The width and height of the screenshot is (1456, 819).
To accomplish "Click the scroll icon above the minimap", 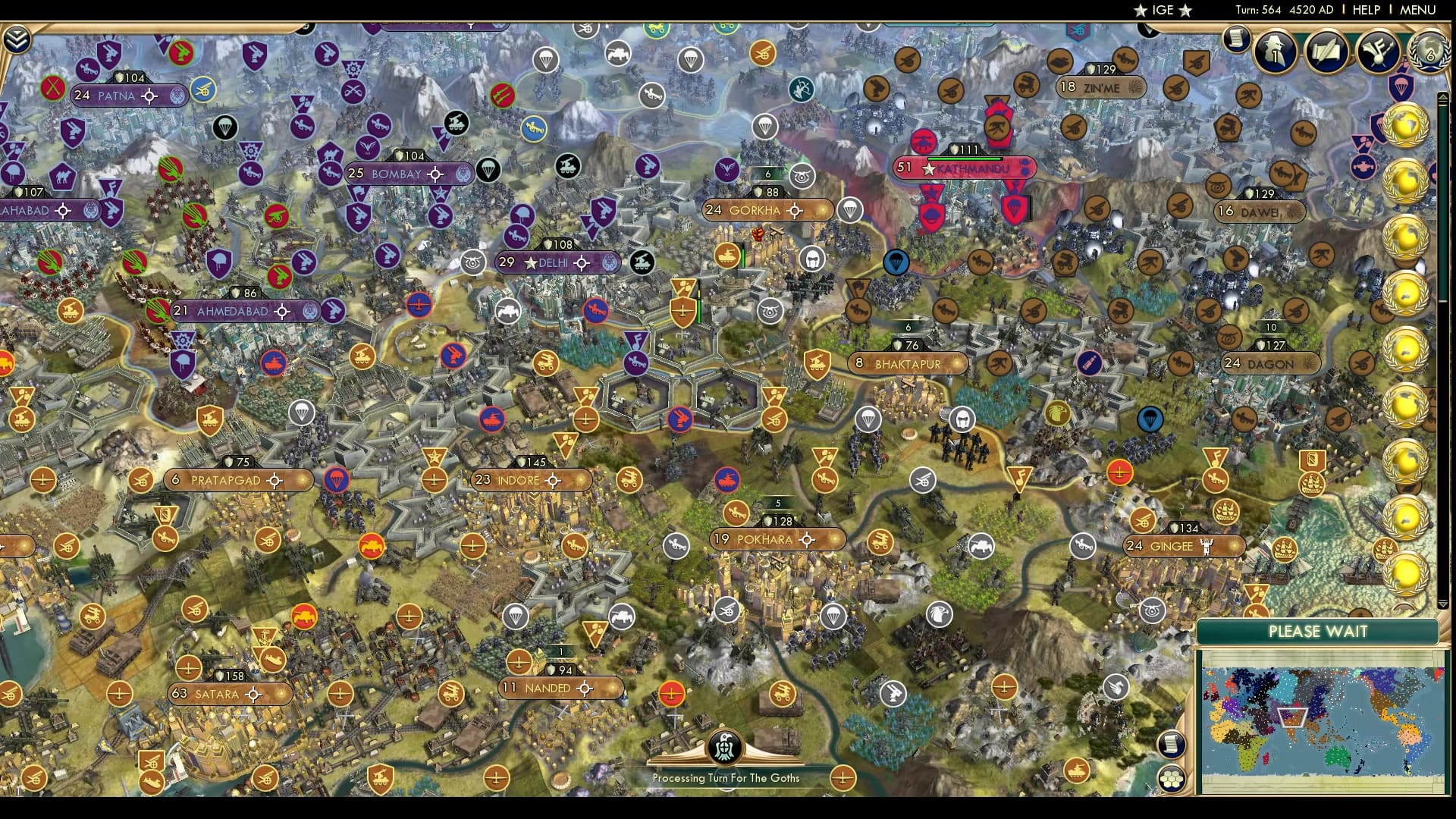I will [1172, 745].
